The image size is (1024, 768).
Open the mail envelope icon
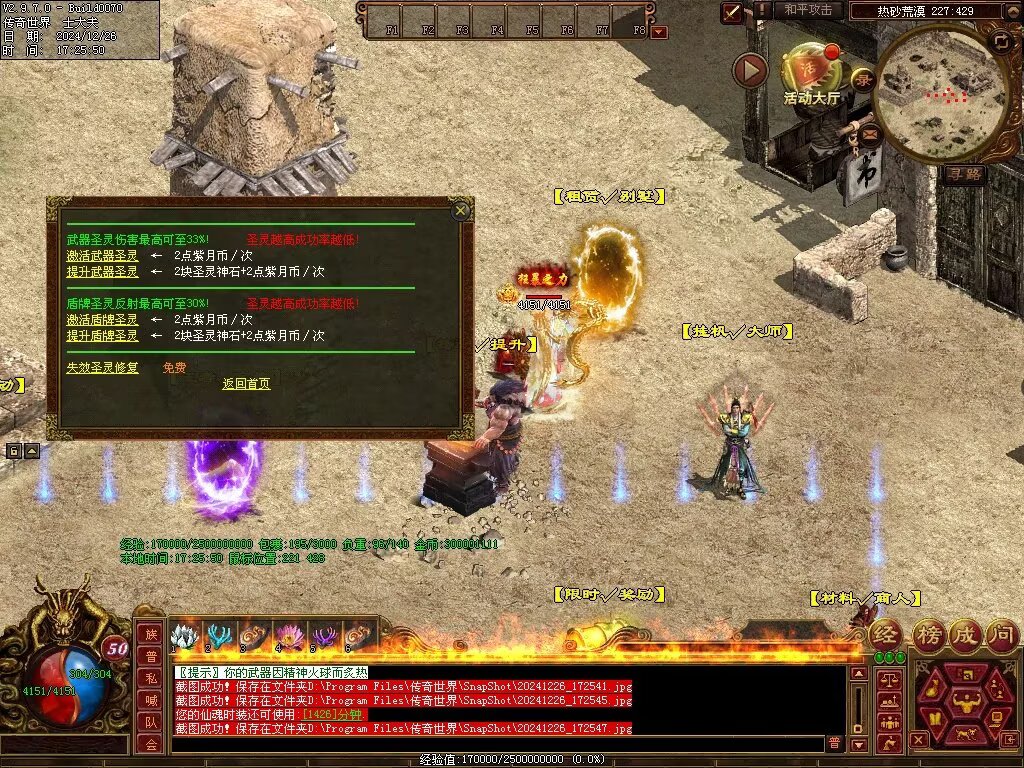(868, 132)
